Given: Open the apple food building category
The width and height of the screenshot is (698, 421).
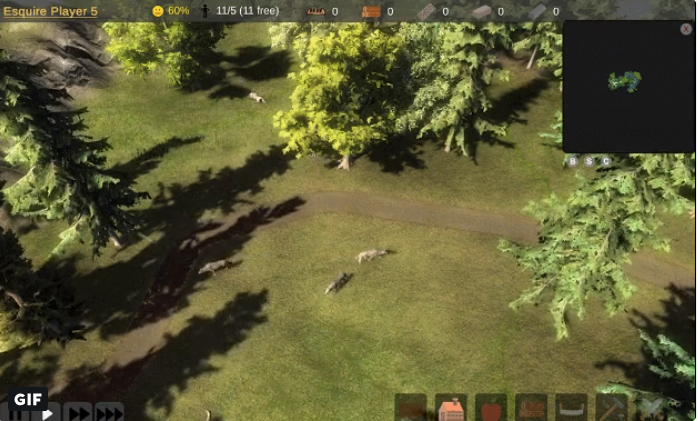Looking at the screenshot, I should 491,408.
